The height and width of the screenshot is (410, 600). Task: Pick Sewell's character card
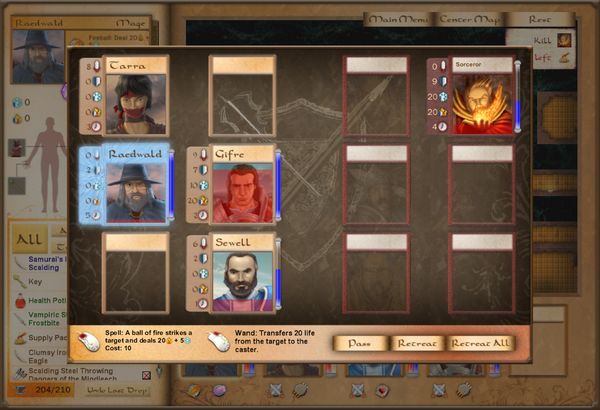pyautogui.click(x=241, y=275)
